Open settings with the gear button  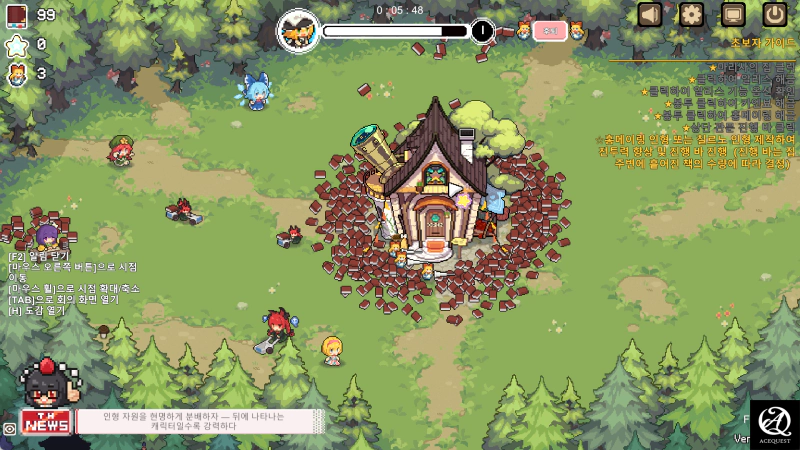click(692, 14)
